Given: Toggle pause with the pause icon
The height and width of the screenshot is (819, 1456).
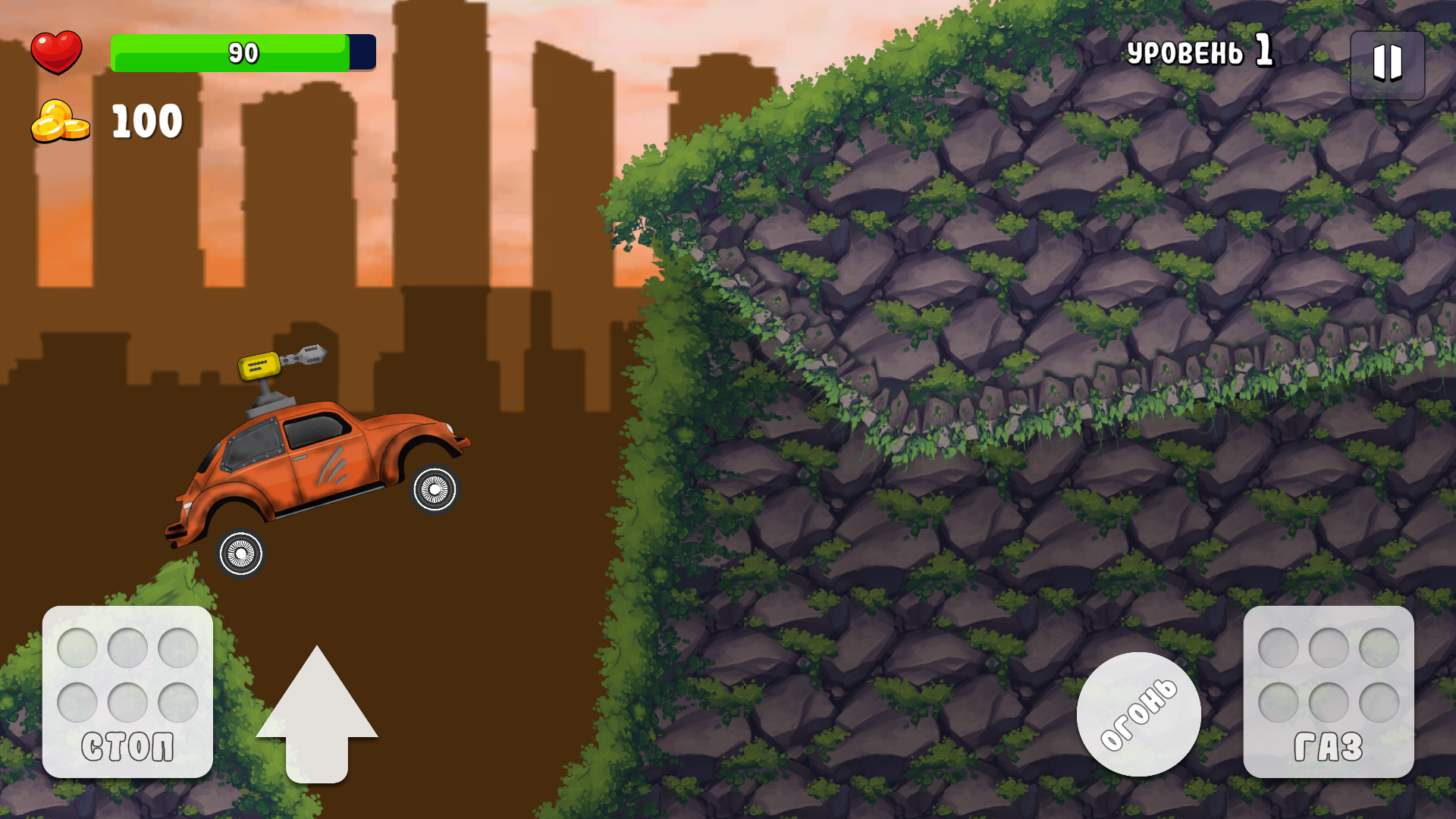Looking at the screenshot, I should (1387, 64).
